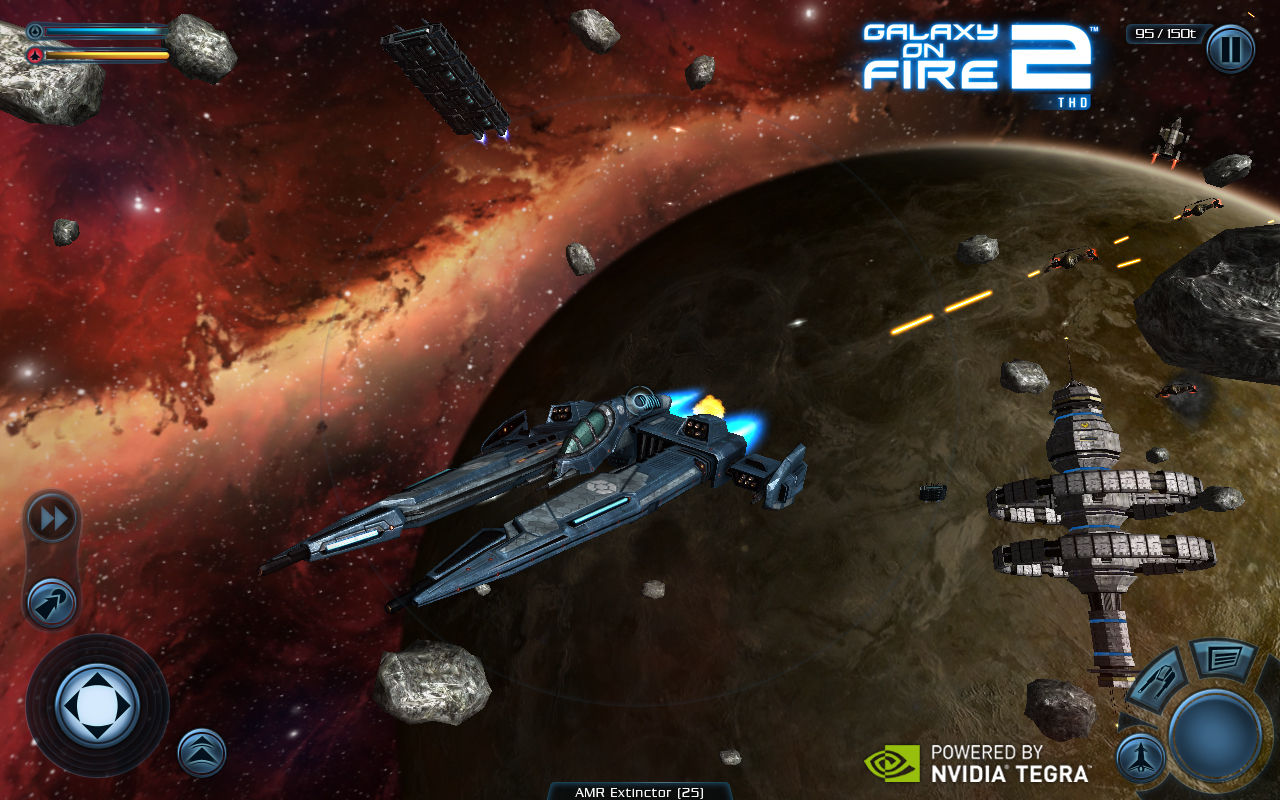Activate the arrow-to-planet autopilot button
Screen dimensions: 1280x800
pos(51,603)
